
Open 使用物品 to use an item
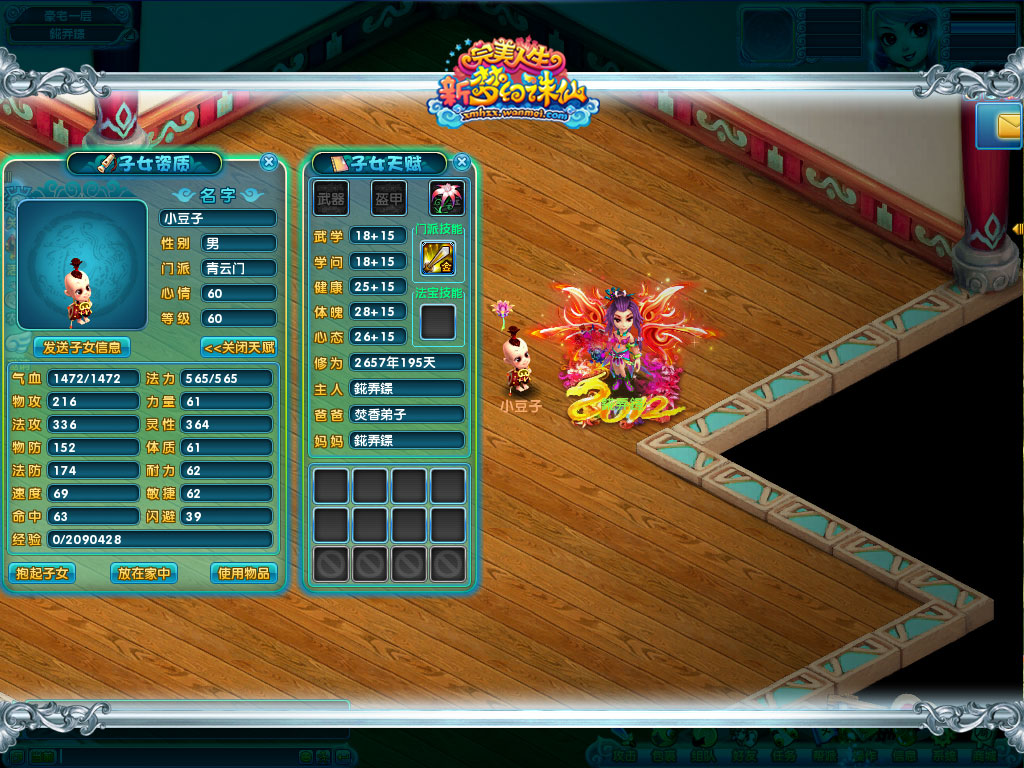pos(243,573)
